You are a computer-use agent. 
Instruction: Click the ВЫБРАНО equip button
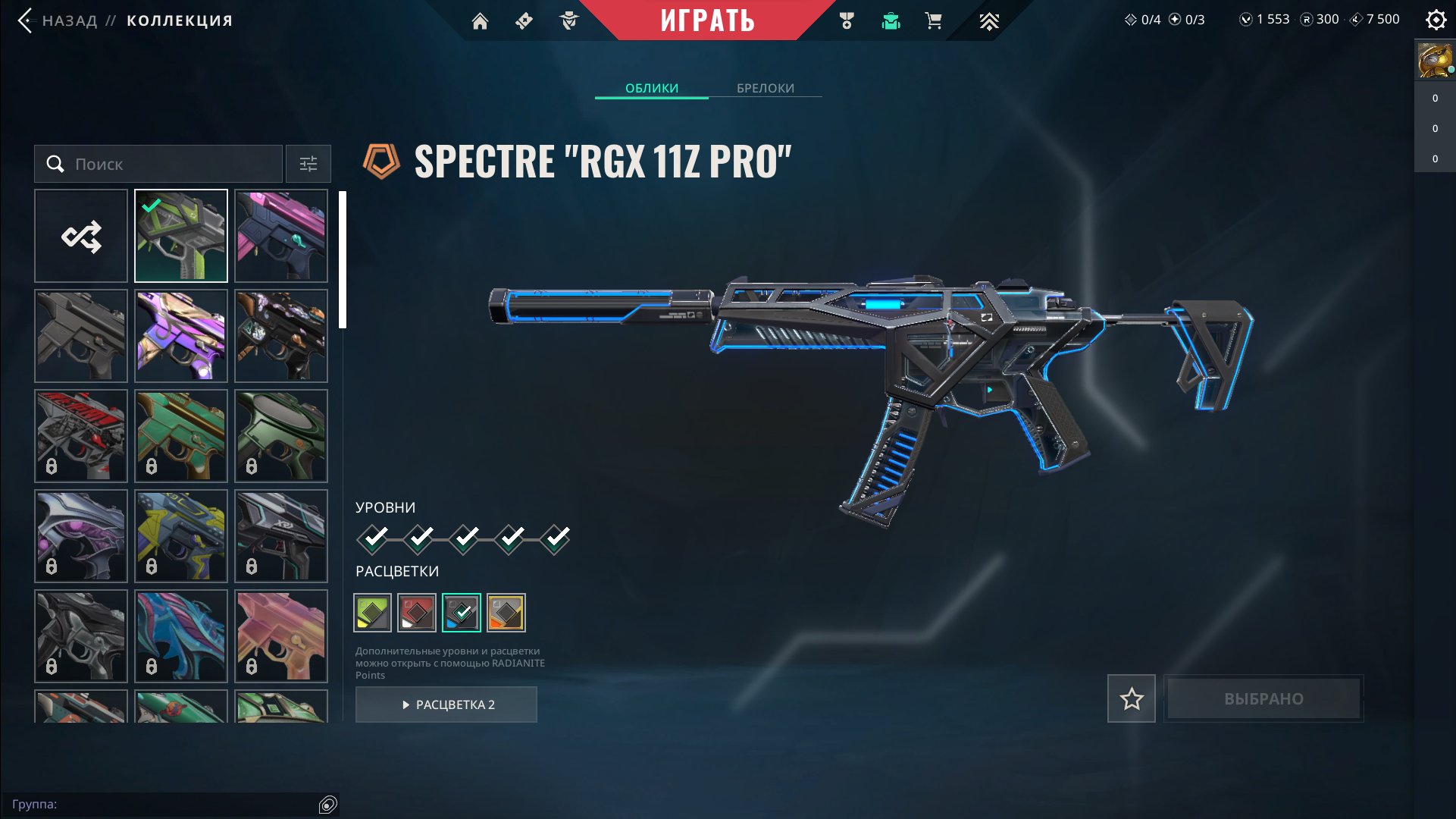point(1263,698)
